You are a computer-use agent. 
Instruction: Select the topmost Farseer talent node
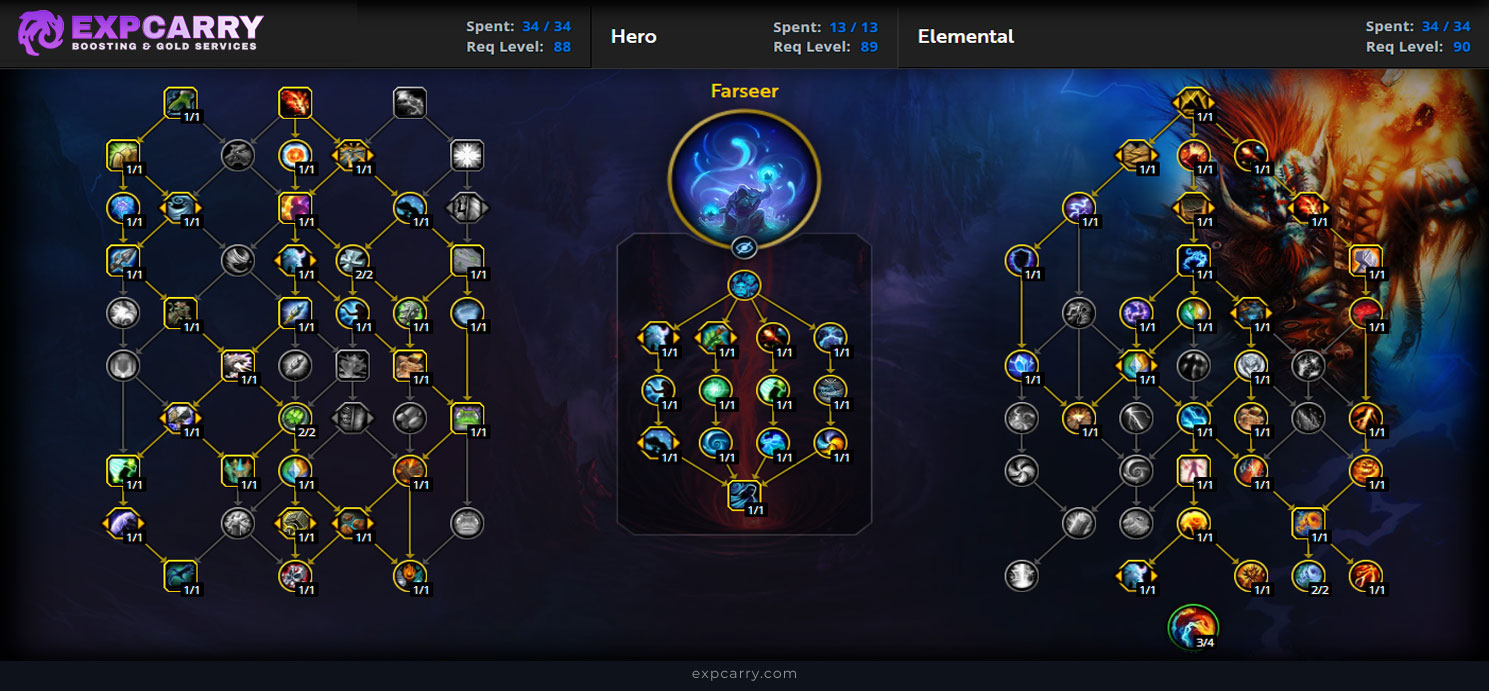point(744,285)
